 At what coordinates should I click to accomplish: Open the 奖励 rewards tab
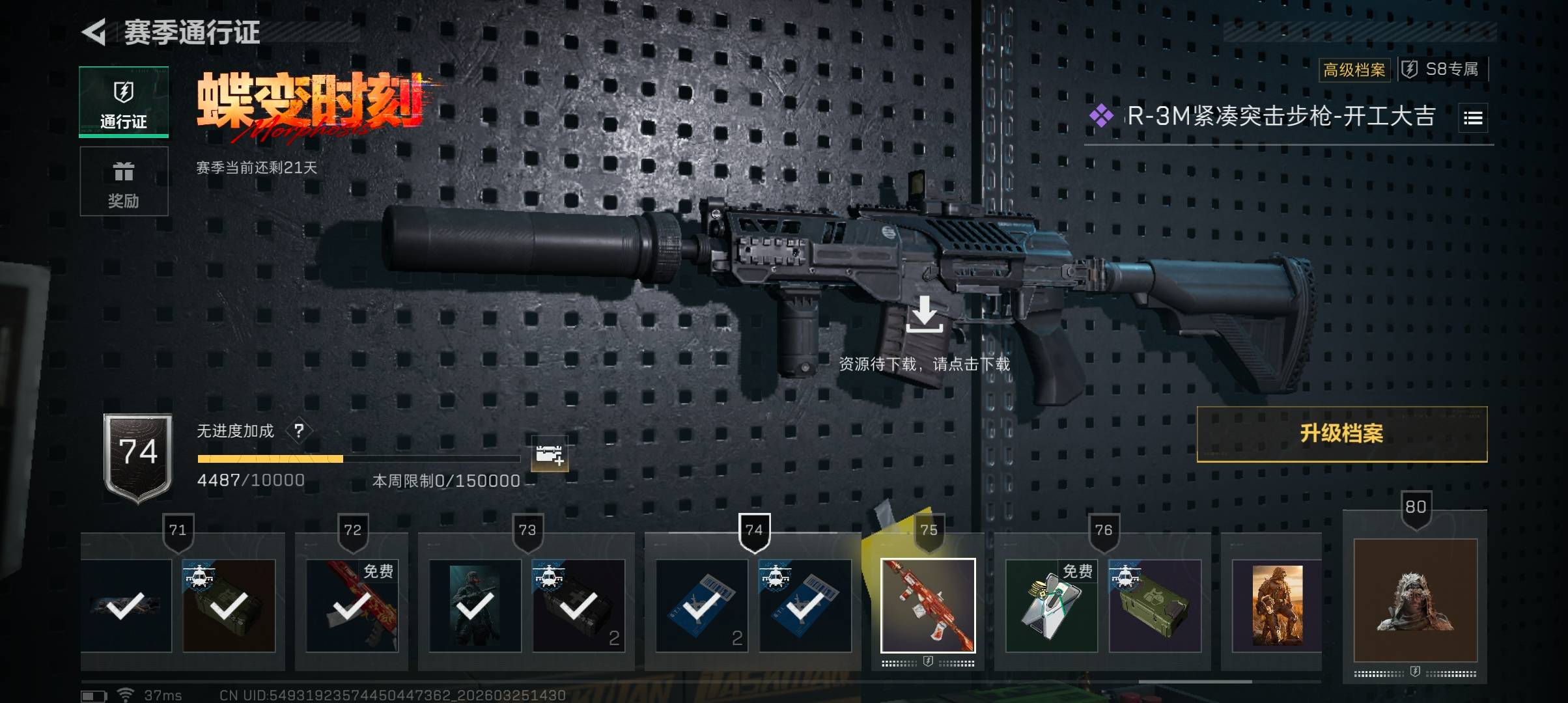124,182
